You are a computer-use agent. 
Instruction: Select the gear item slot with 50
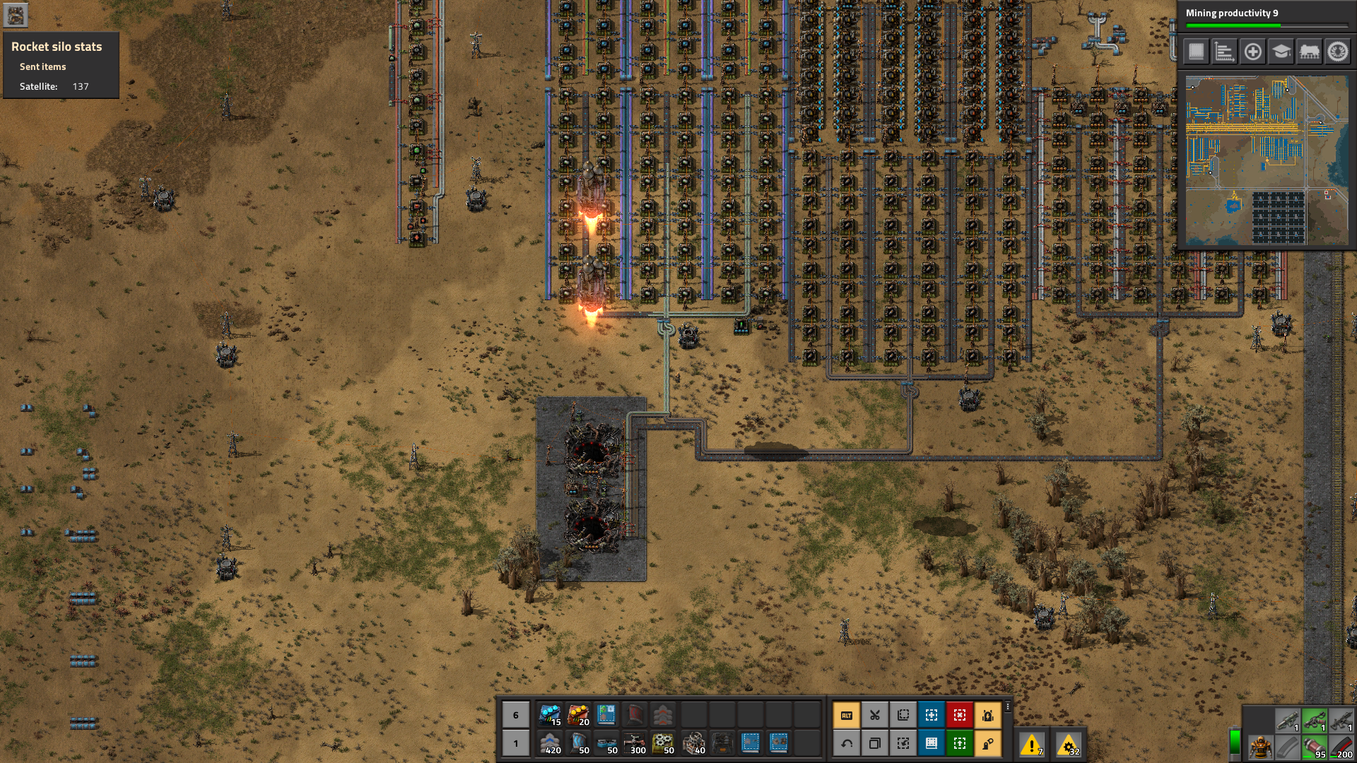point(663,743)
